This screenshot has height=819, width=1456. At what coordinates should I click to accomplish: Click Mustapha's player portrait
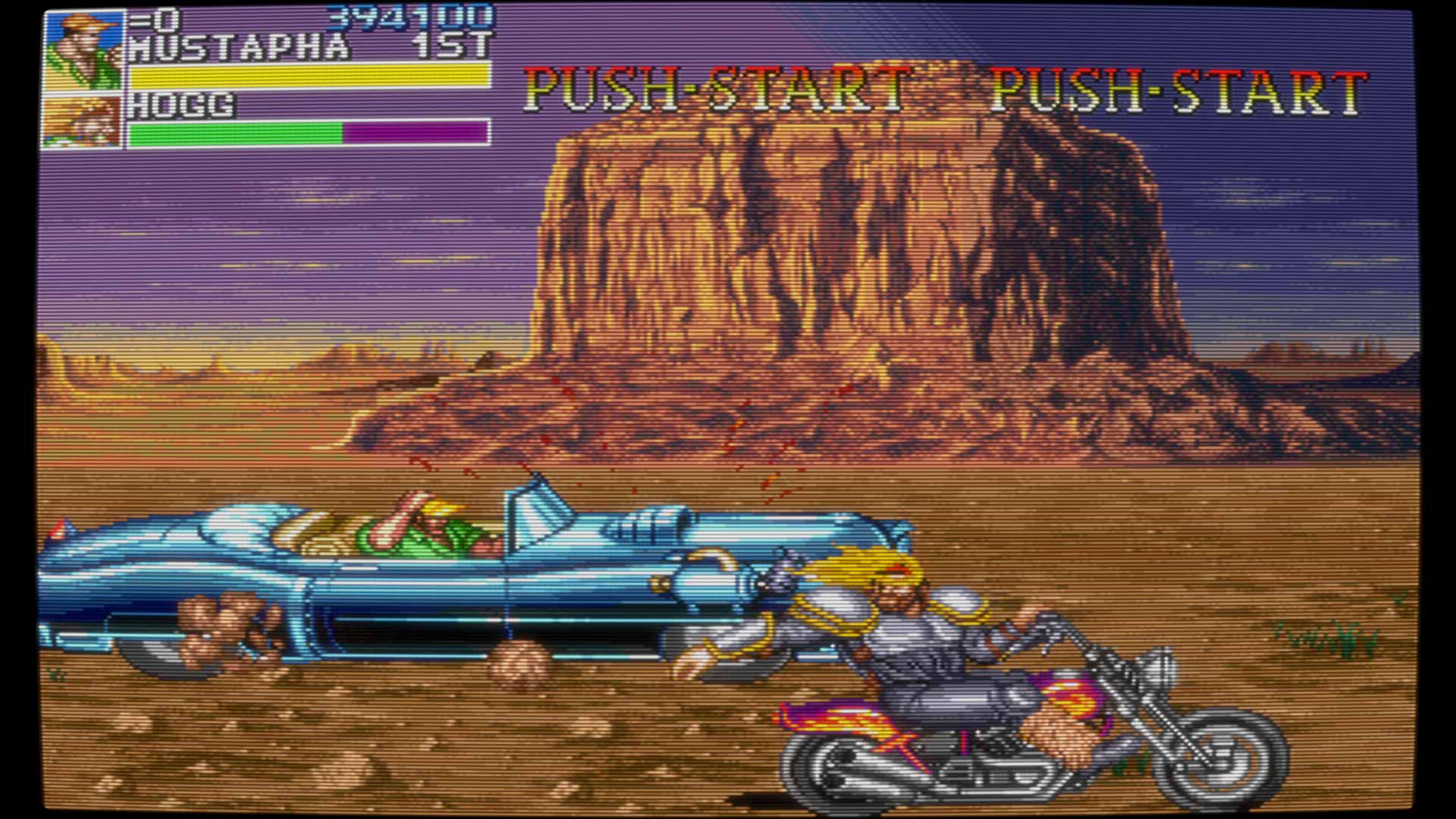[x=83, y=52]
